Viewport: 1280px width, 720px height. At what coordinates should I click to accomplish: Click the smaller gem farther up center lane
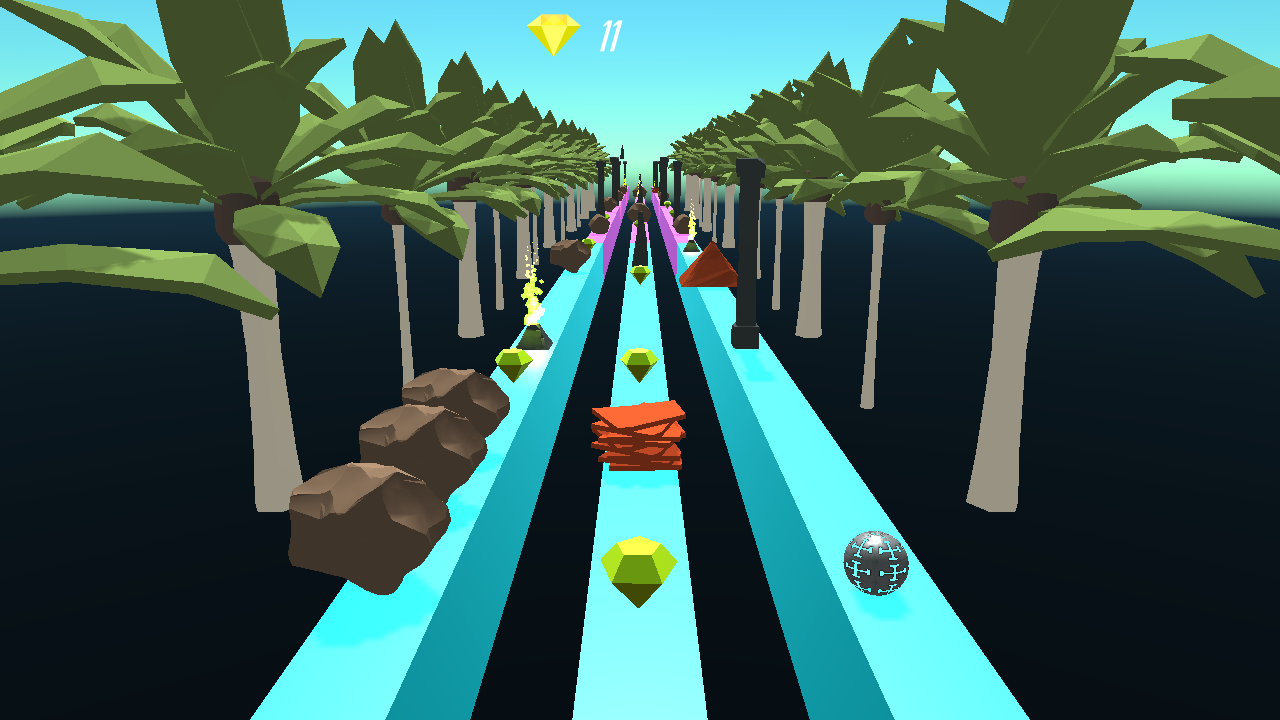(x=640, y=366)
